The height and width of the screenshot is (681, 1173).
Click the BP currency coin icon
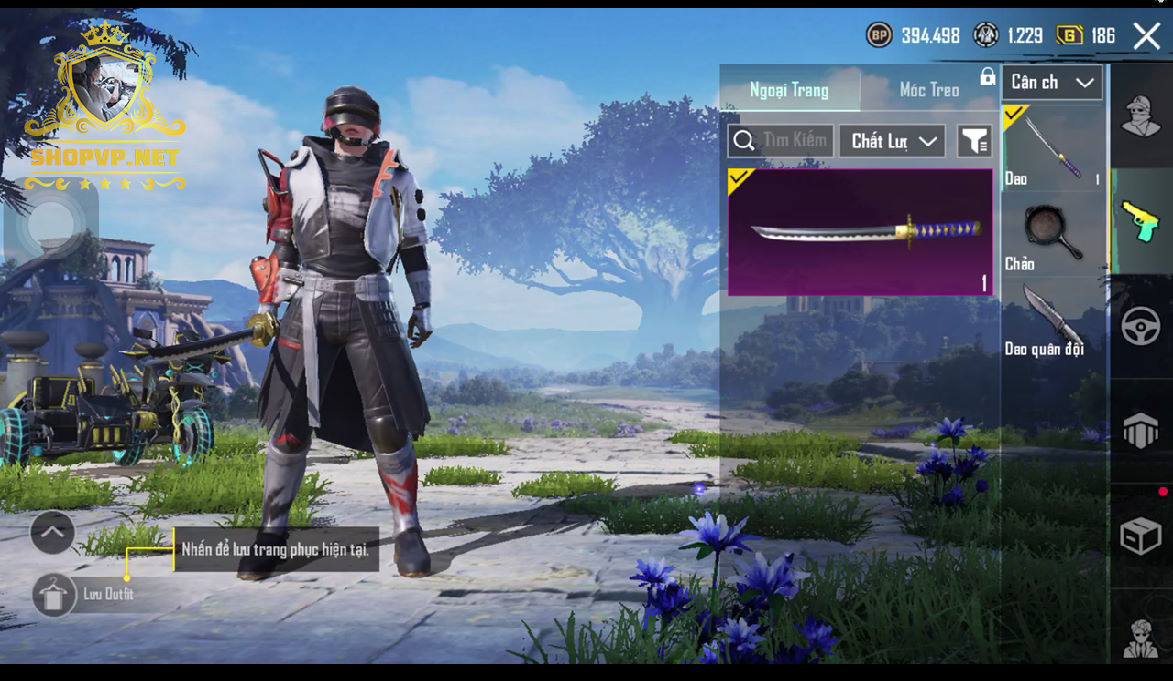tap(879, 36)
